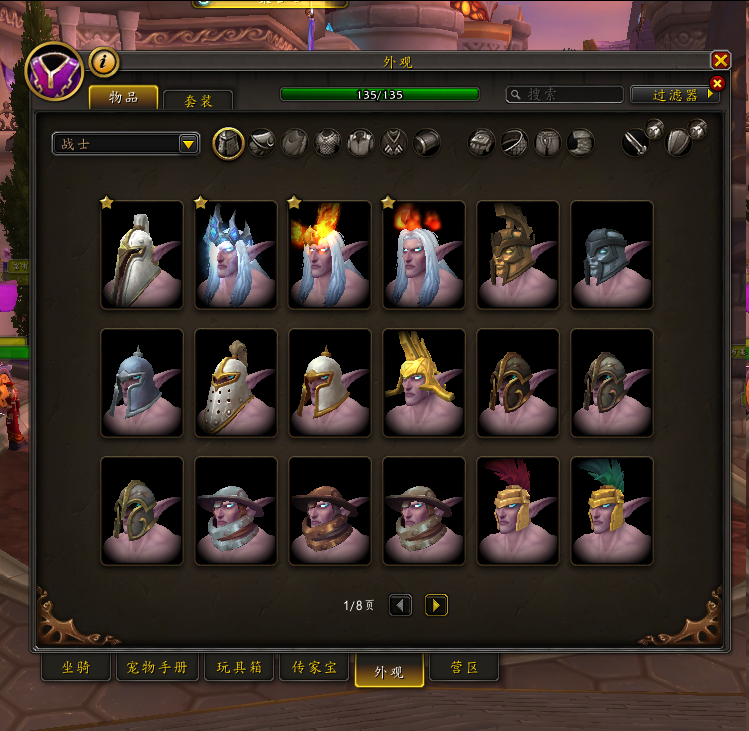
Task: Click the 搜索 search box
Action: point(566,94)
